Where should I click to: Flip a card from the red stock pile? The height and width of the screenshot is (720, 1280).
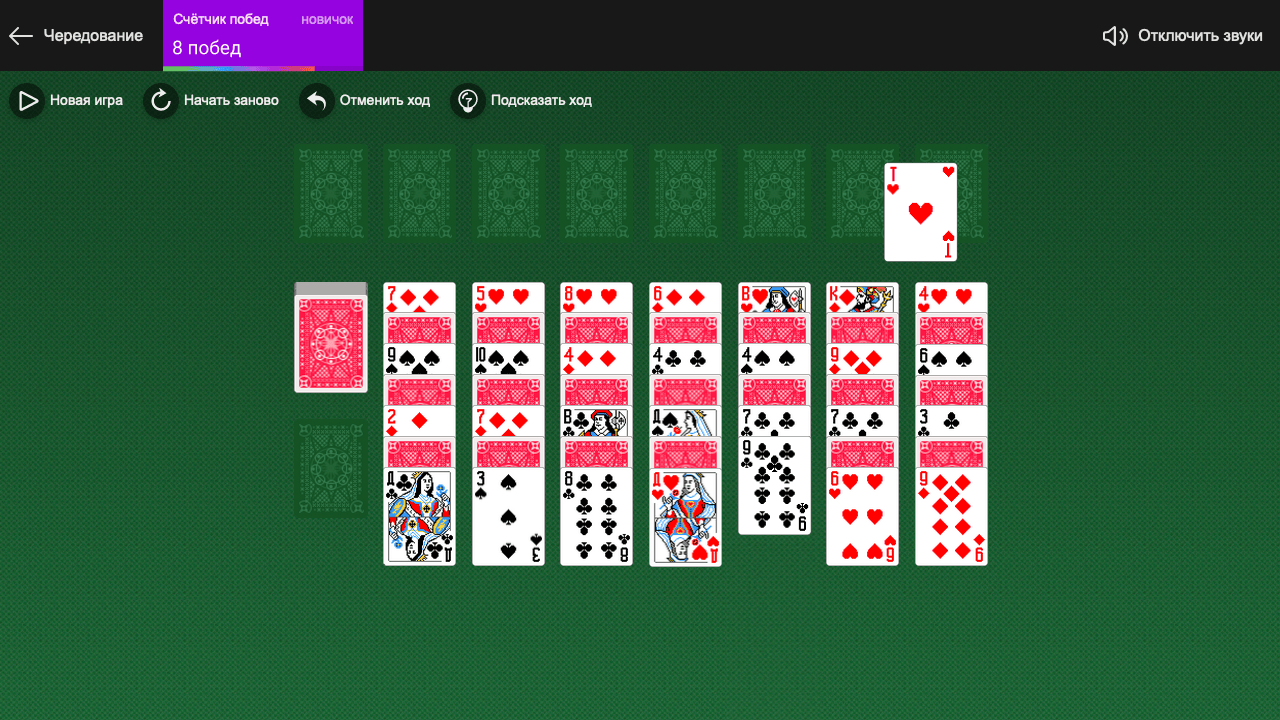tap(330, 336)
